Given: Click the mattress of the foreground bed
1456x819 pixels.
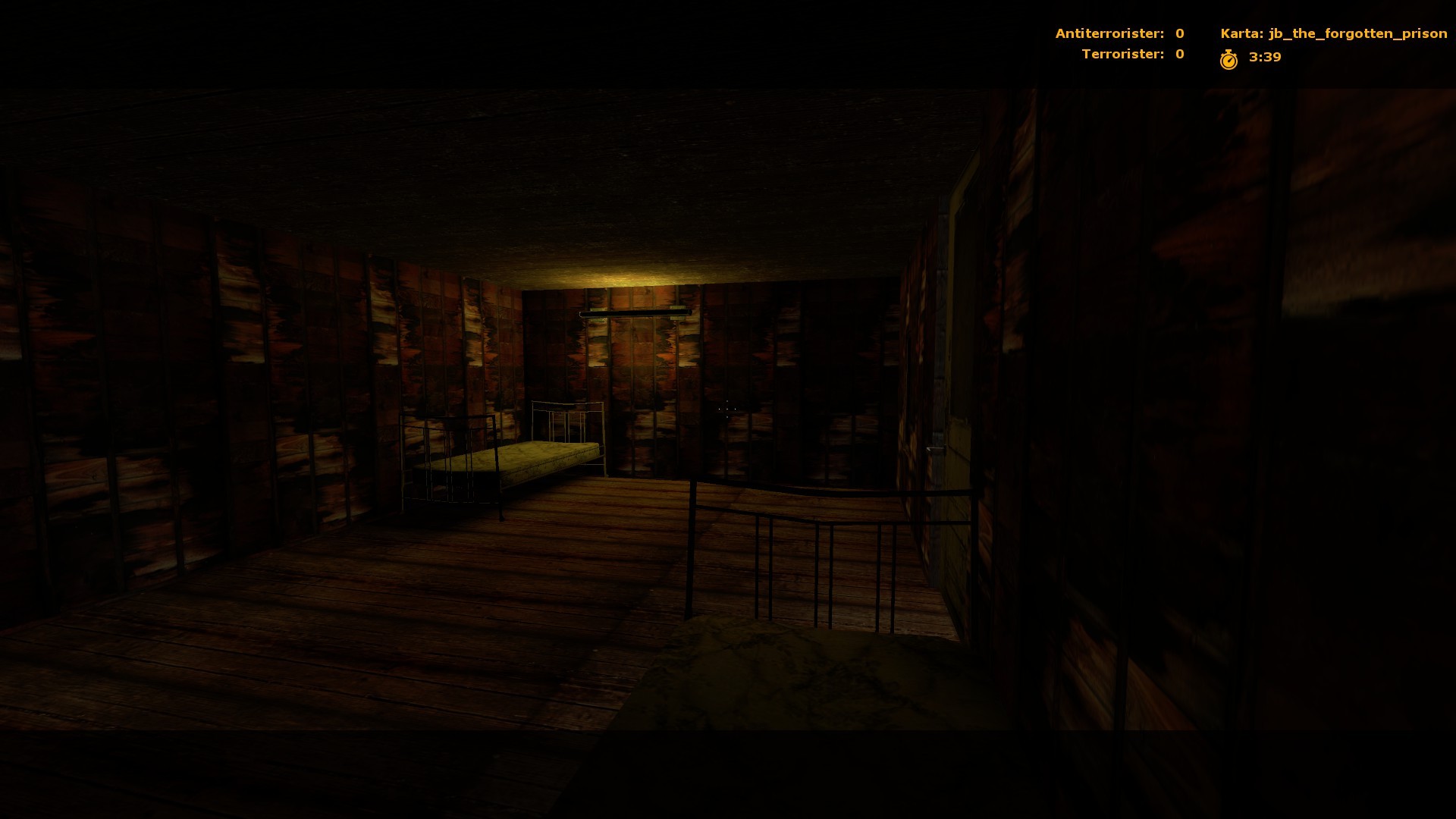Looking at the screenshot, I should pyautogui.click(x=773, y=667).
